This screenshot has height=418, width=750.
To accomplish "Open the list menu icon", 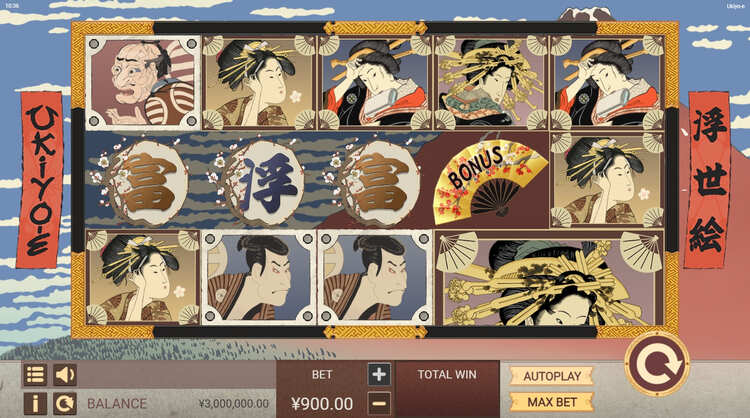I will click(35, 375).
